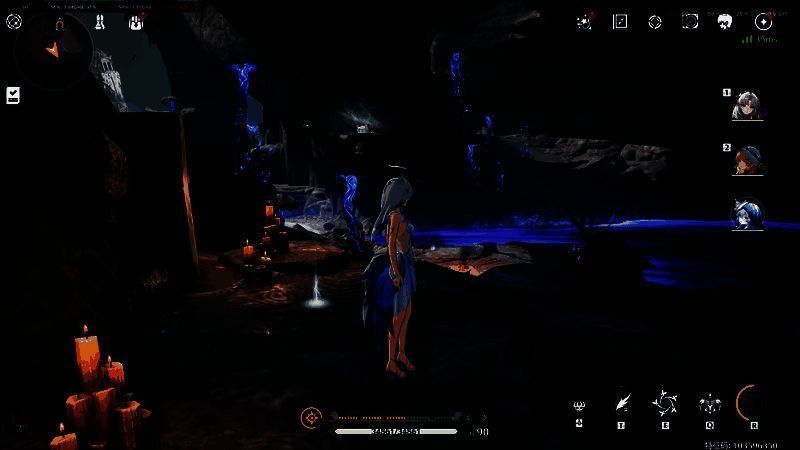Trigger the winged echo skill icon

(x=709, y=404)
